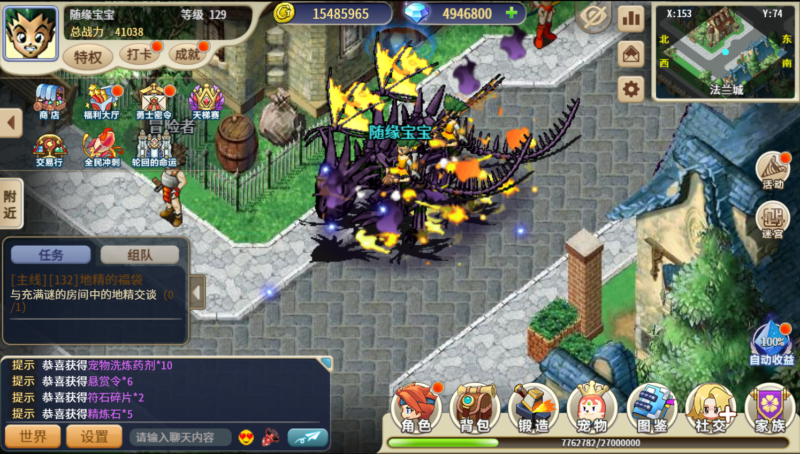800x454 pixels.
Task: Open the 锻造 forging menu
Action: pyautogui.click(x=533, y=409)
